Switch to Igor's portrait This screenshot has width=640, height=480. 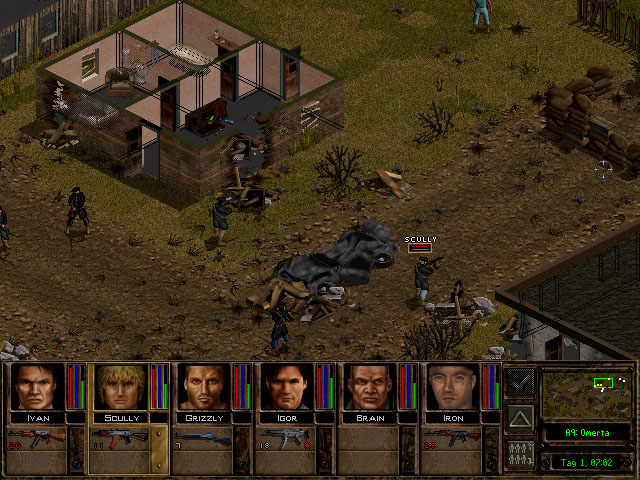[288, 386]
